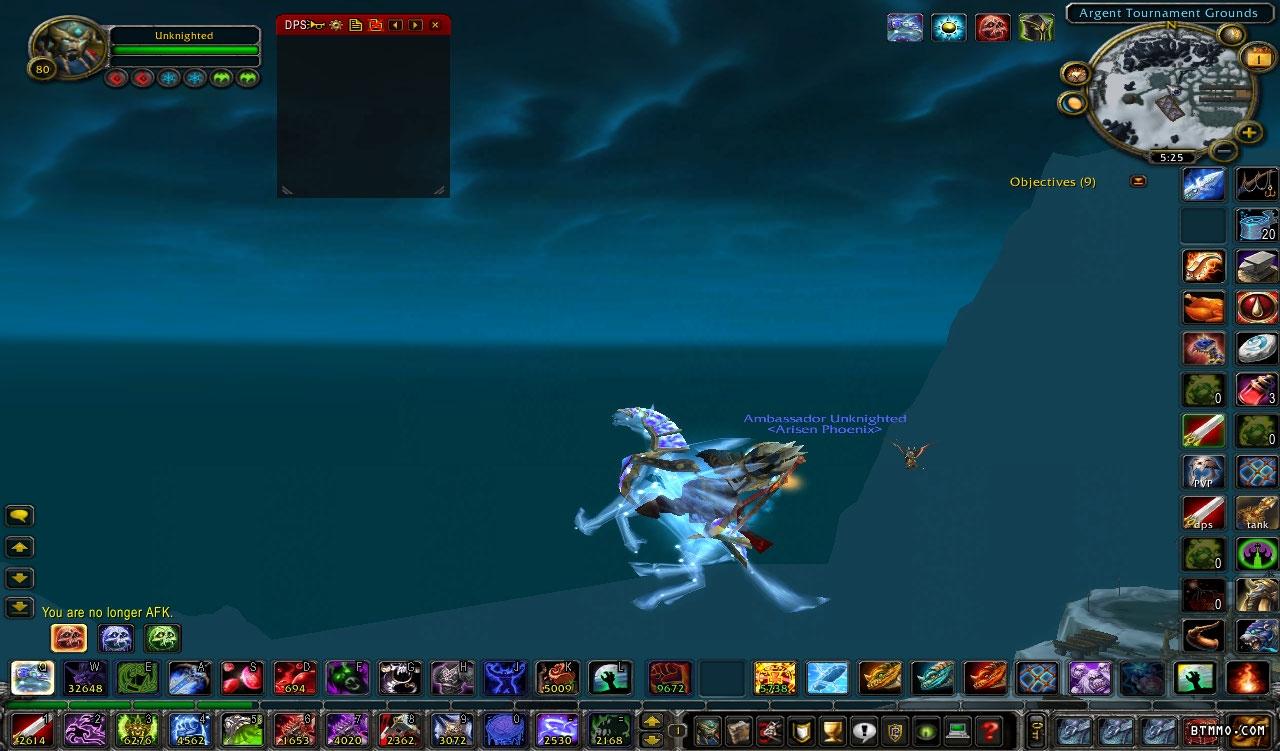Collapse the Objectives tracker
The width and height of the screenshot is (1280, 751).
coord(1138,182)
